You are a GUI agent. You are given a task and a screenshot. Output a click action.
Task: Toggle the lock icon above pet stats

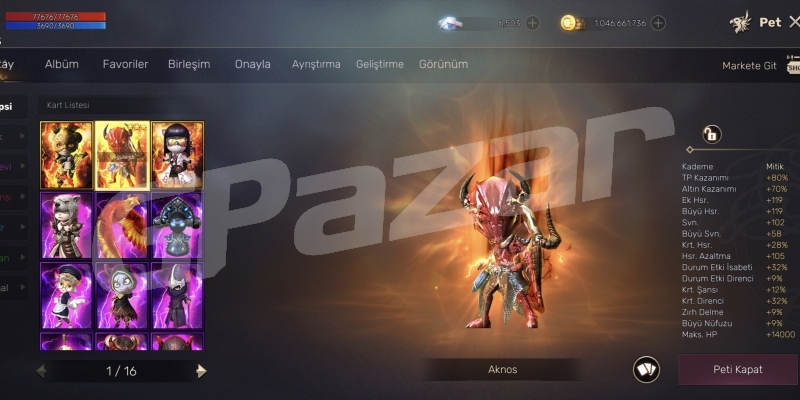(711, 134)
